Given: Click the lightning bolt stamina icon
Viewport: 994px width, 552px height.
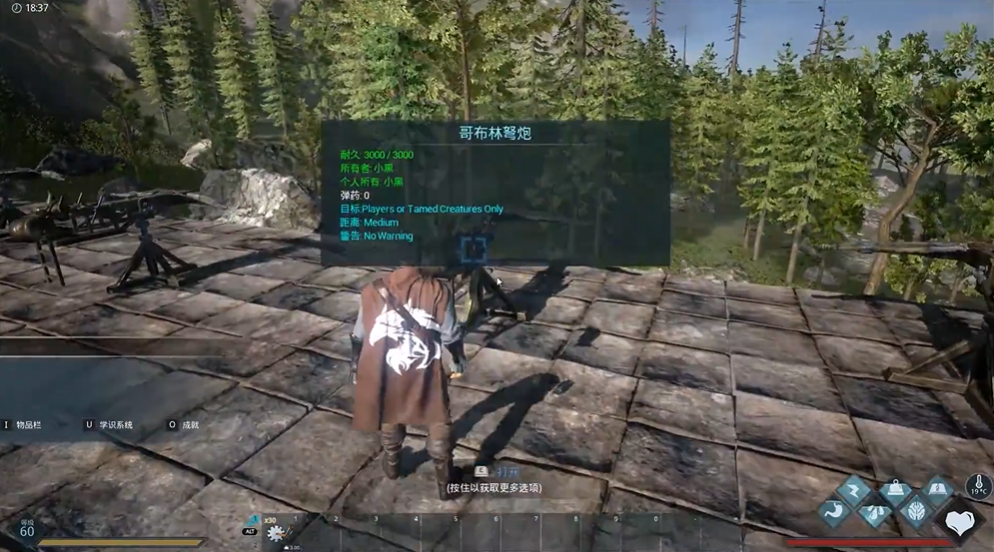Looking at the screenshot, I should (855, 489).
